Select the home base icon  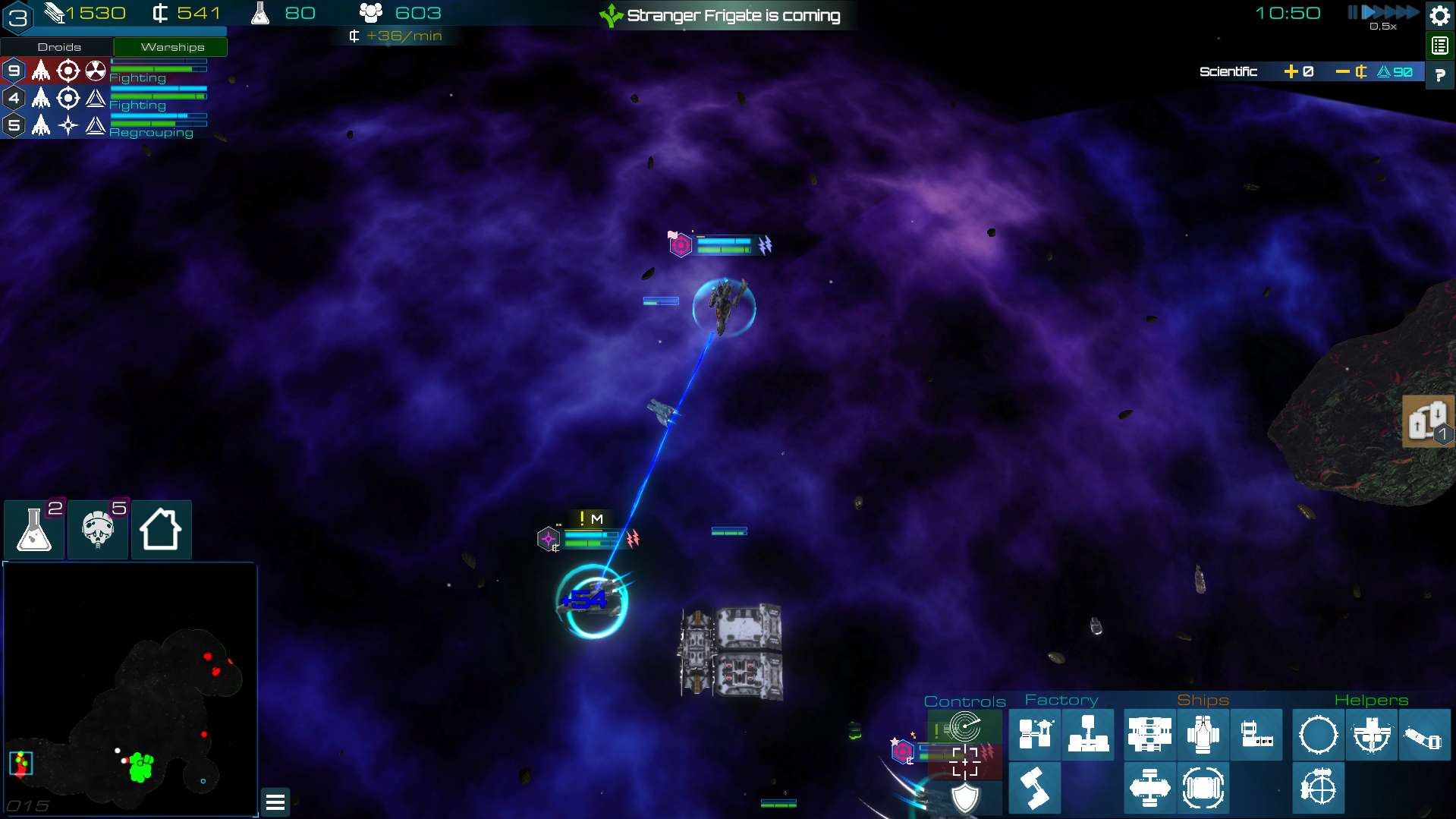coord(161,529)
